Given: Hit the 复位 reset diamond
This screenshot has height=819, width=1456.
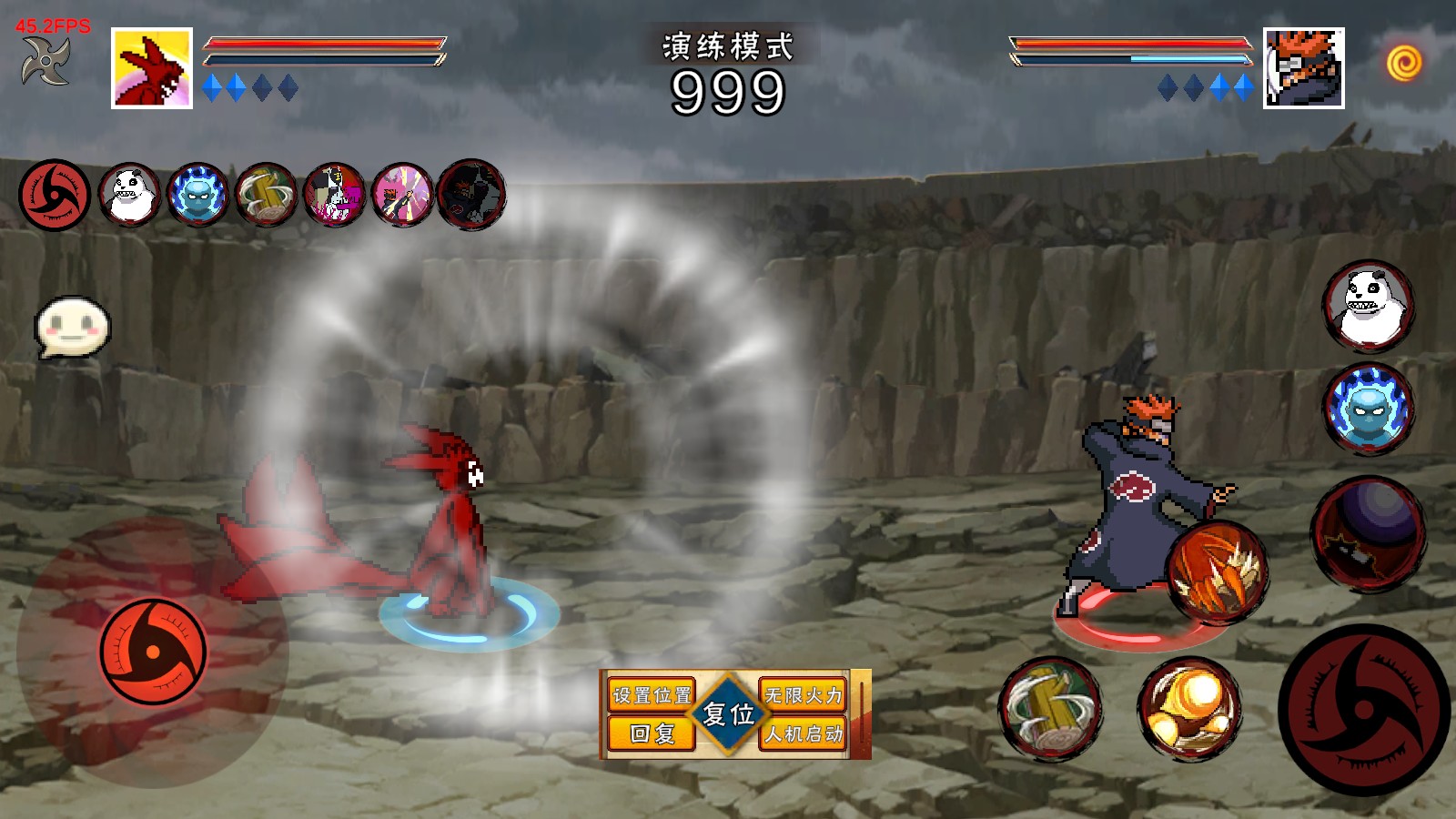Looking at the screenshot, I should pos(728,714).
